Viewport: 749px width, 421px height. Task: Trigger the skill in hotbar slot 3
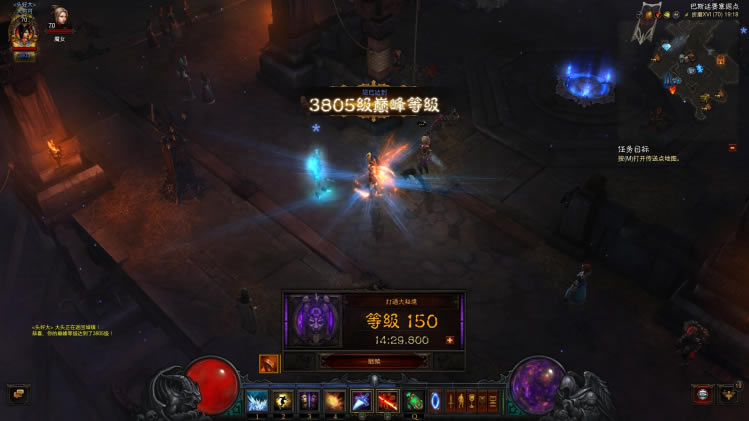click(x=309, y=401)
